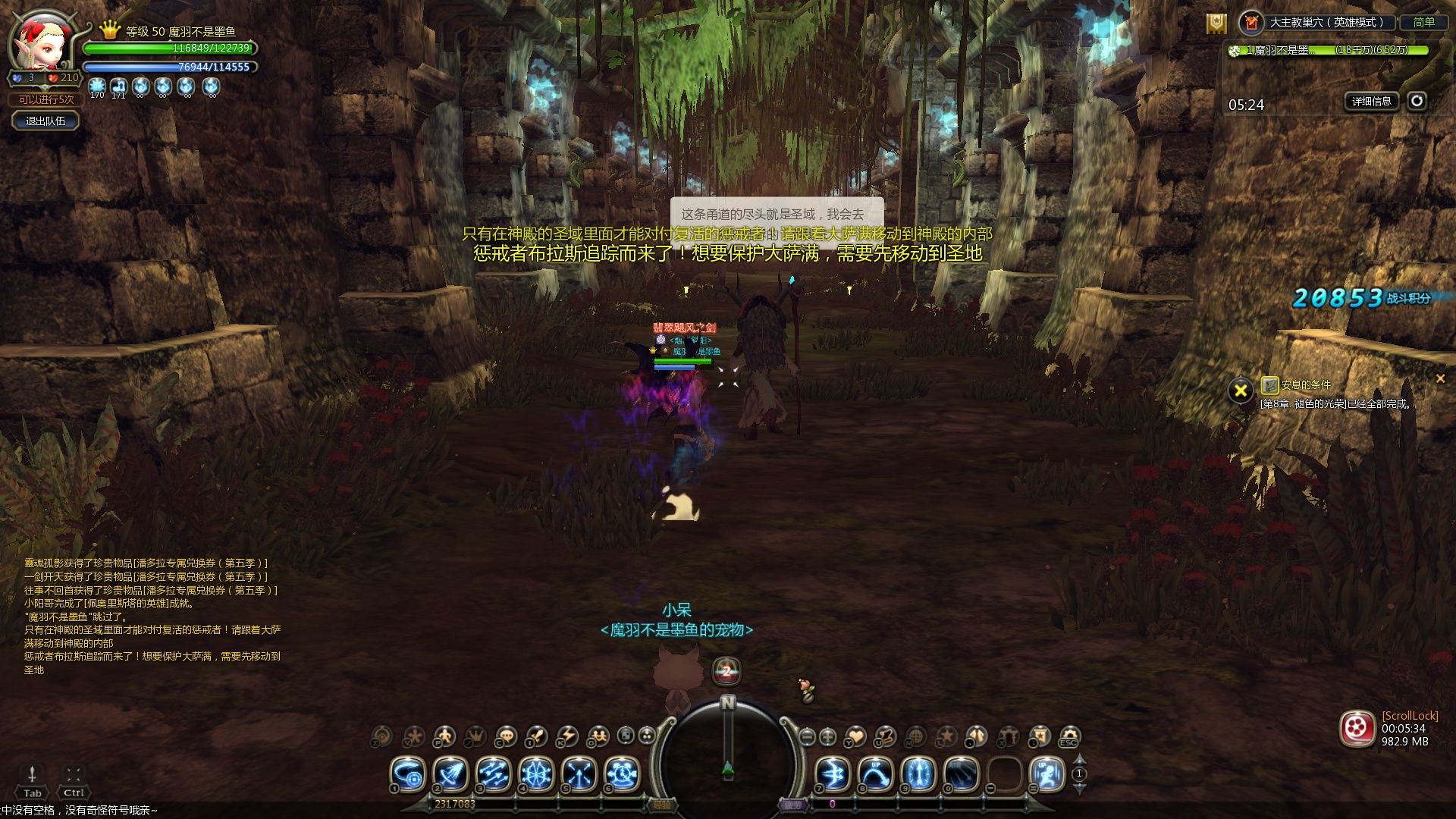Open the sword icon menu shortcut
This screenshot has width=1456, height=819.
click(x=536, y=736)
